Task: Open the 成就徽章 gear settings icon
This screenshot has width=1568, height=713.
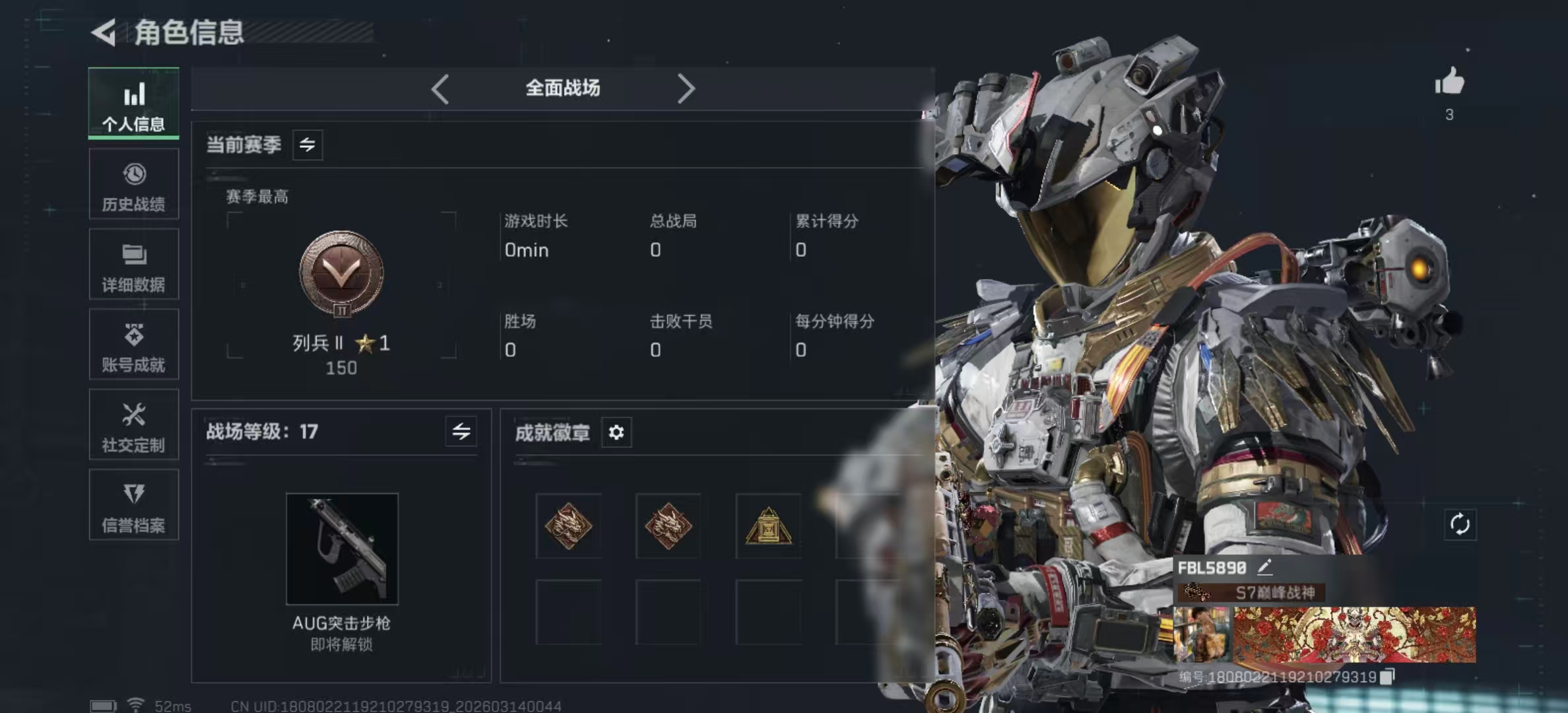Action: tap(617, 432)
